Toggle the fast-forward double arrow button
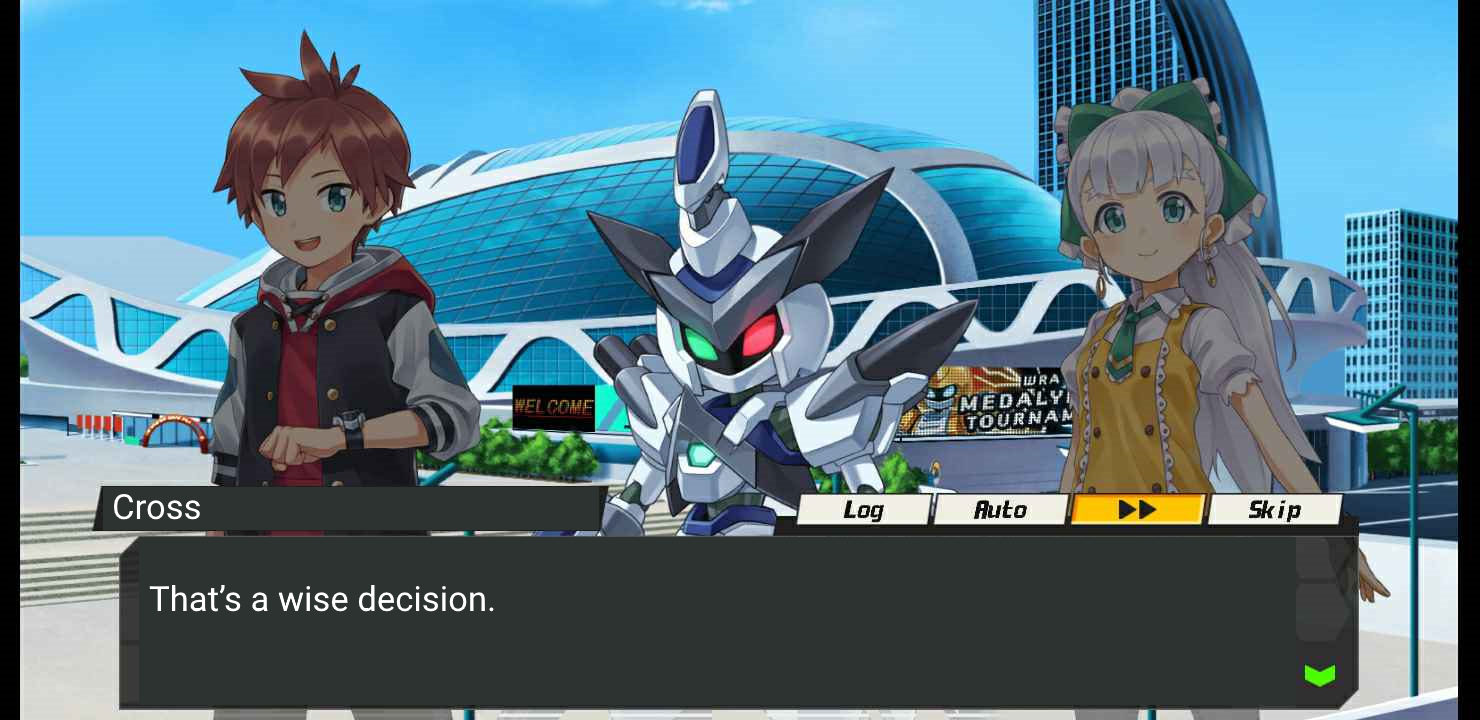 pos(1137,510)
